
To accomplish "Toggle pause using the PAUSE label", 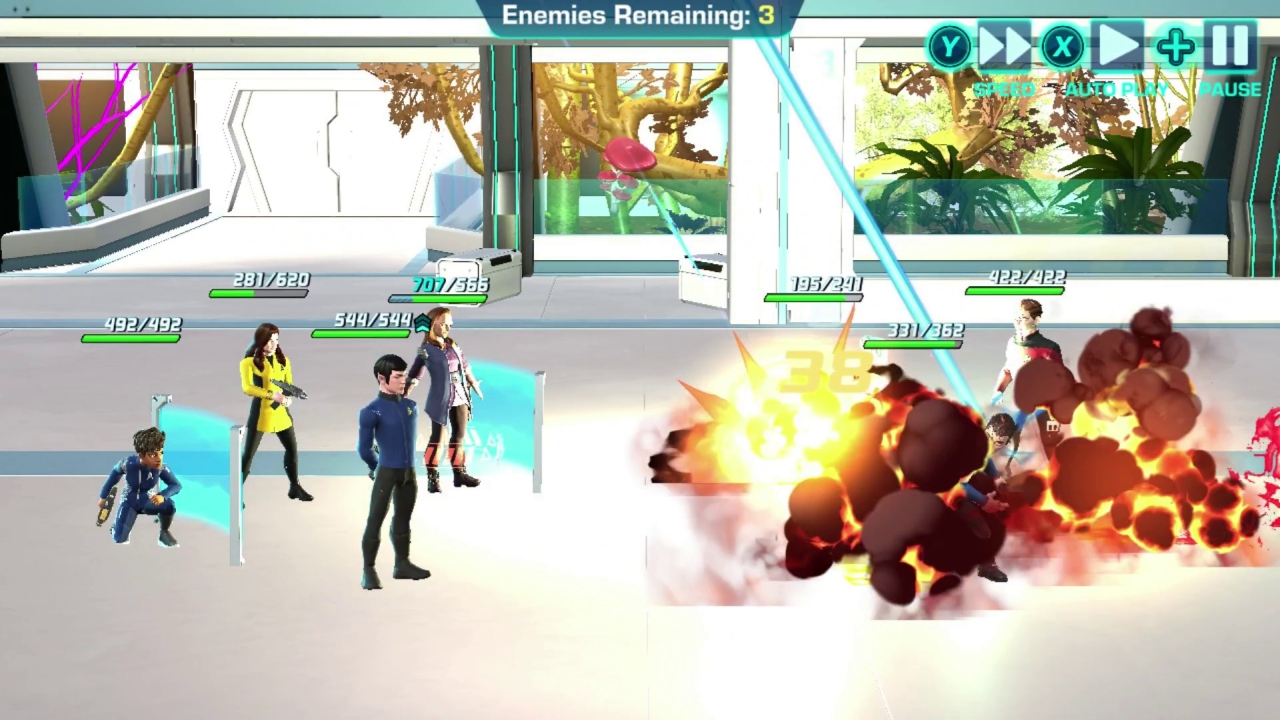I will tap(1232, 89).
